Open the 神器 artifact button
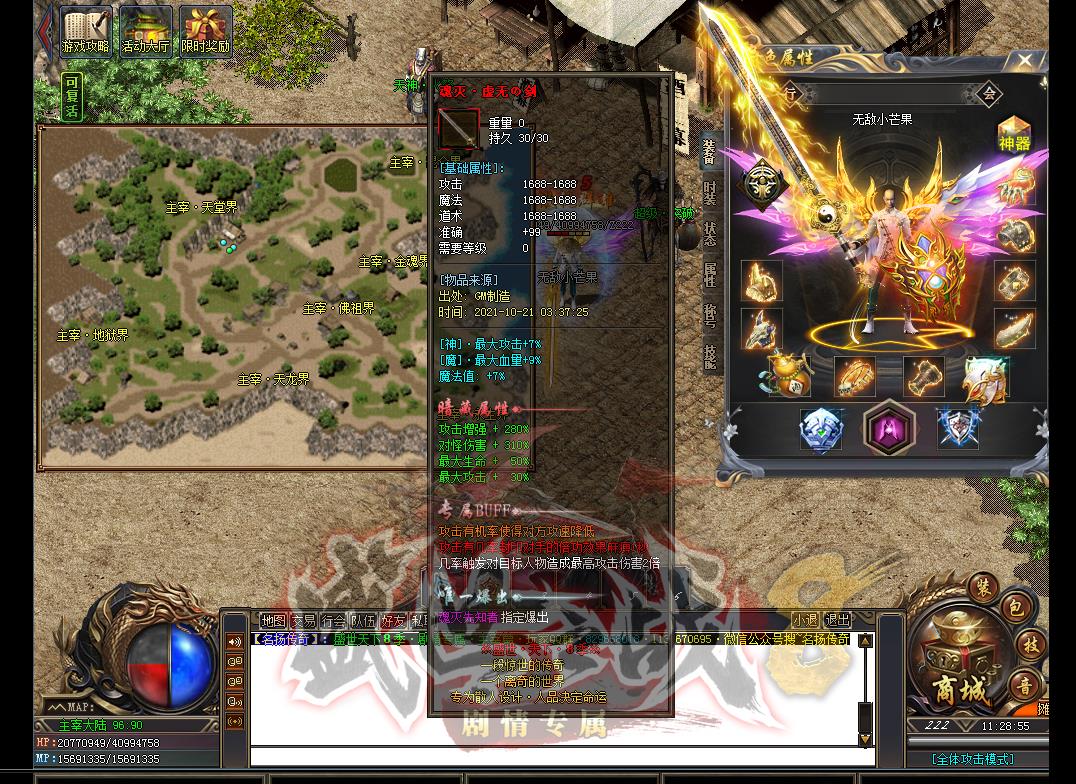1076x784 pixels. 1014,134
